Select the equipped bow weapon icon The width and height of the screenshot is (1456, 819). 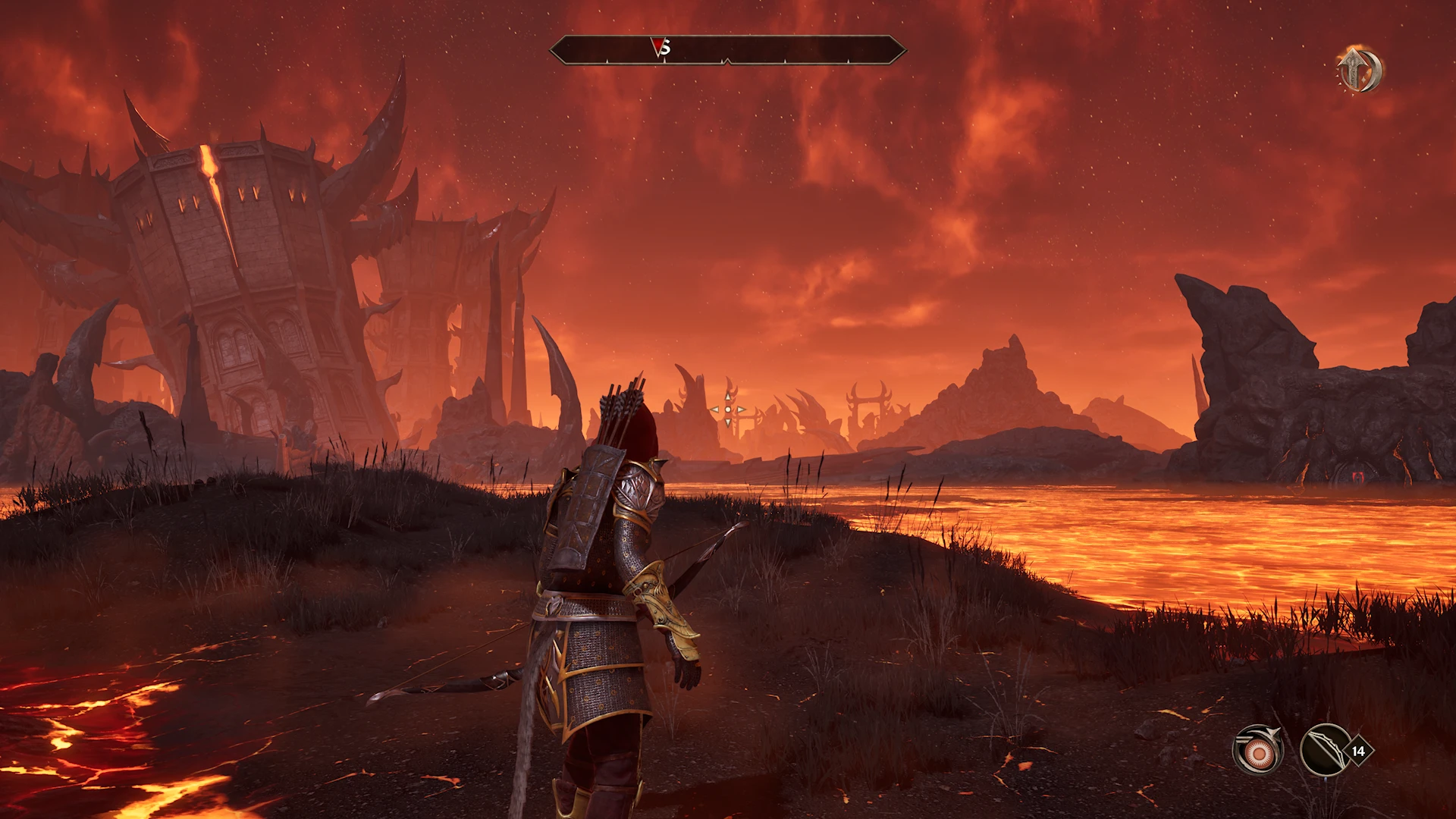pyautogui.click(x=1324, y=750)
